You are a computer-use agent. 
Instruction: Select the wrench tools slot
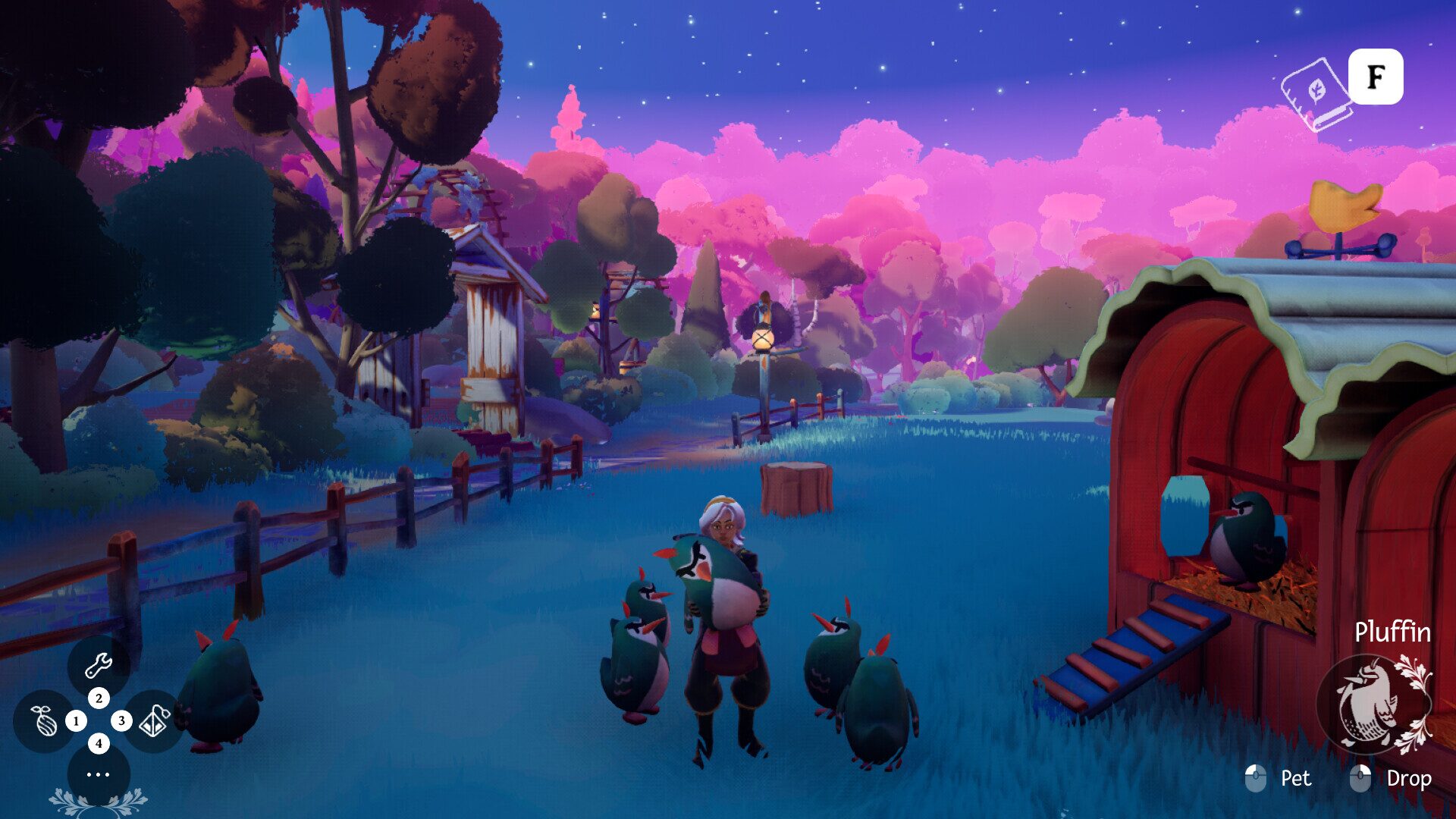(99, 665)
